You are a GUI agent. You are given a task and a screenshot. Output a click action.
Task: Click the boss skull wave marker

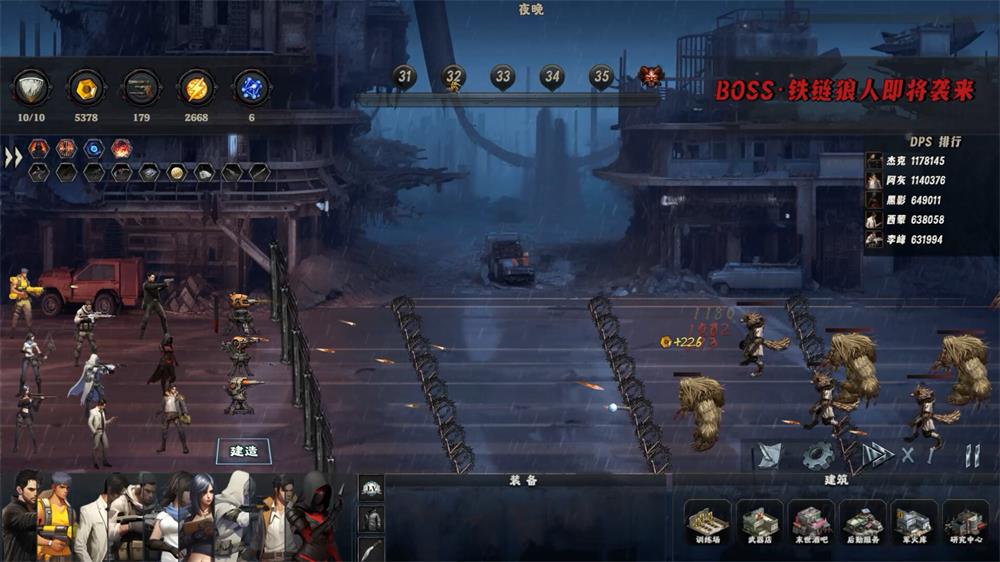click(650, 76)
